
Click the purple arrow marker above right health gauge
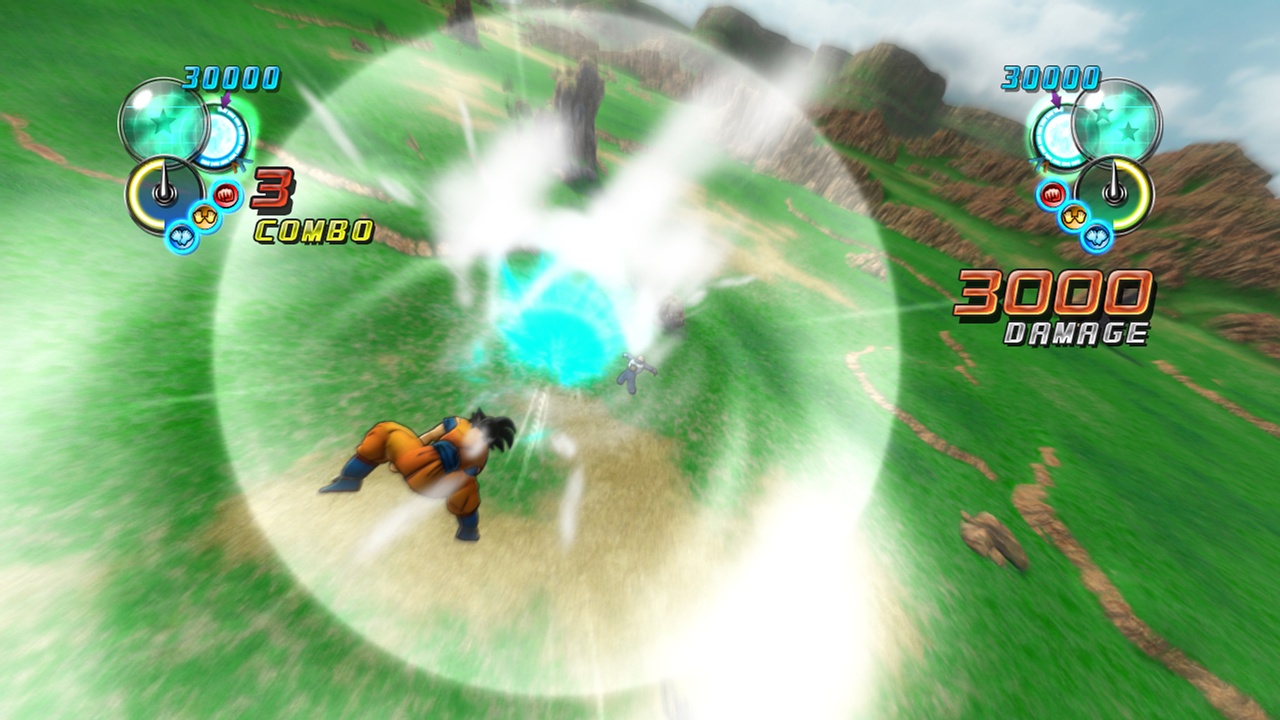click(1057, 100)
